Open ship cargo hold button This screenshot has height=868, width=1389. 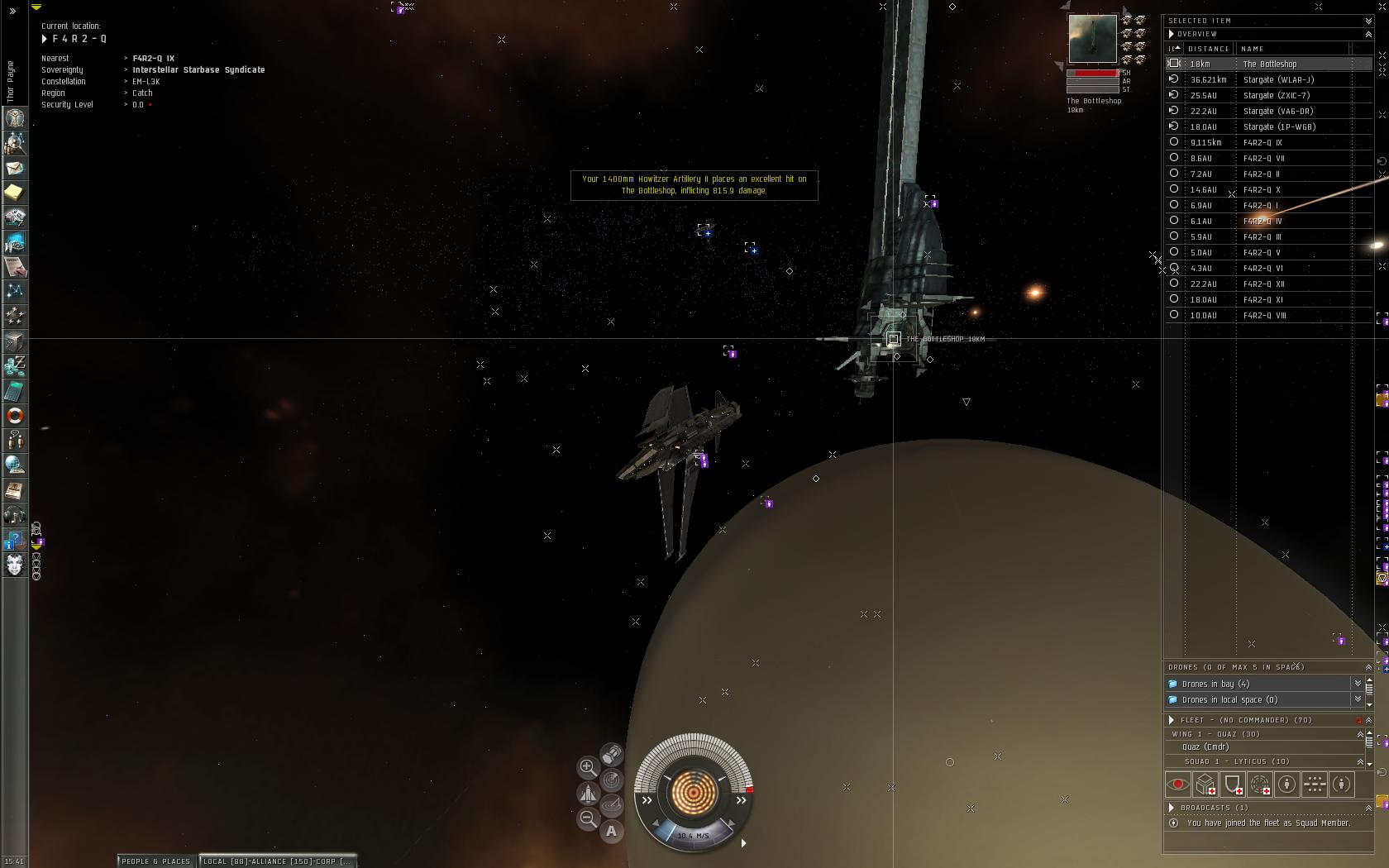612,754
